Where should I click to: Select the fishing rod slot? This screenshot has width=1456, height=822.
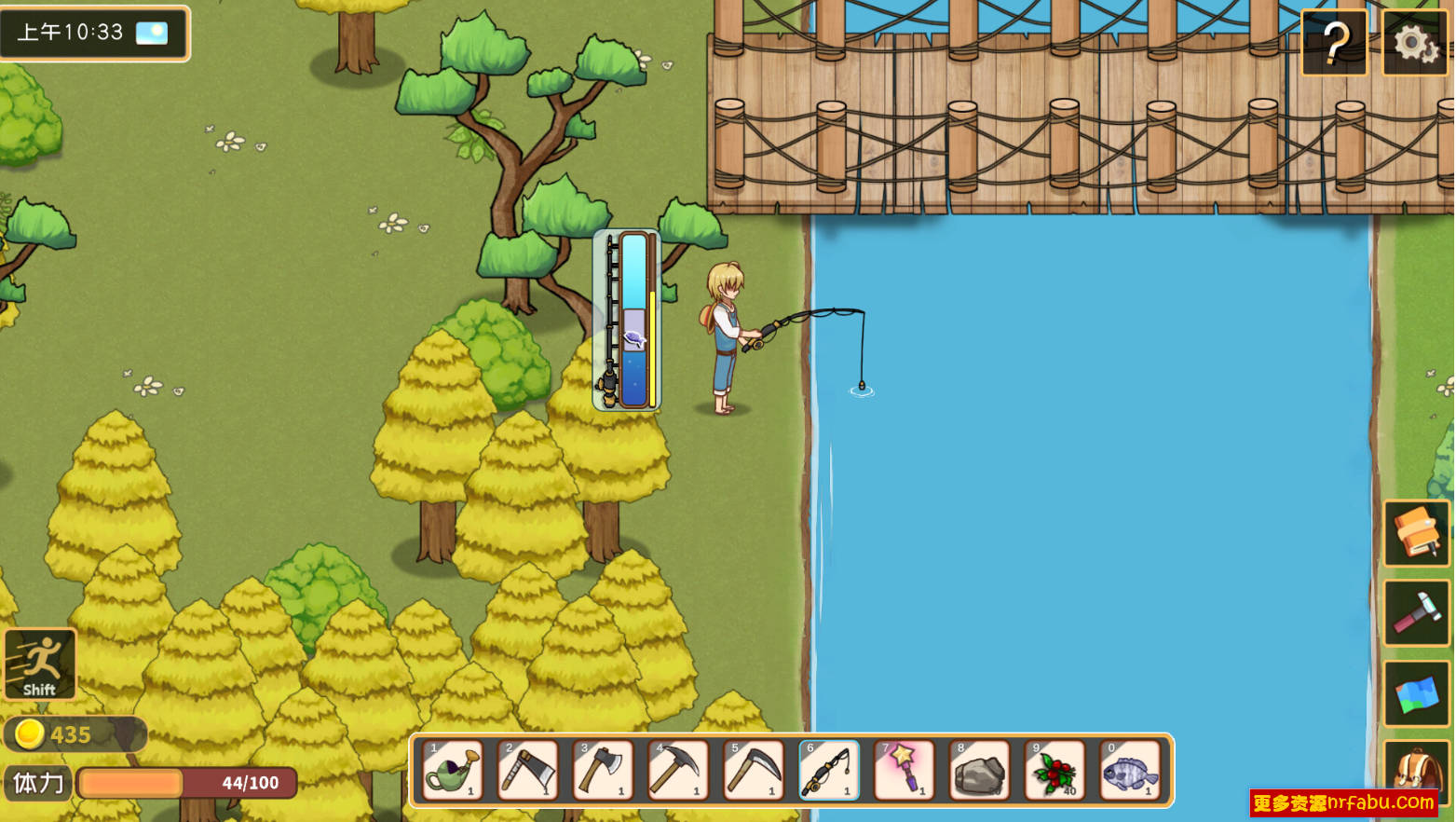pos(829,771)
